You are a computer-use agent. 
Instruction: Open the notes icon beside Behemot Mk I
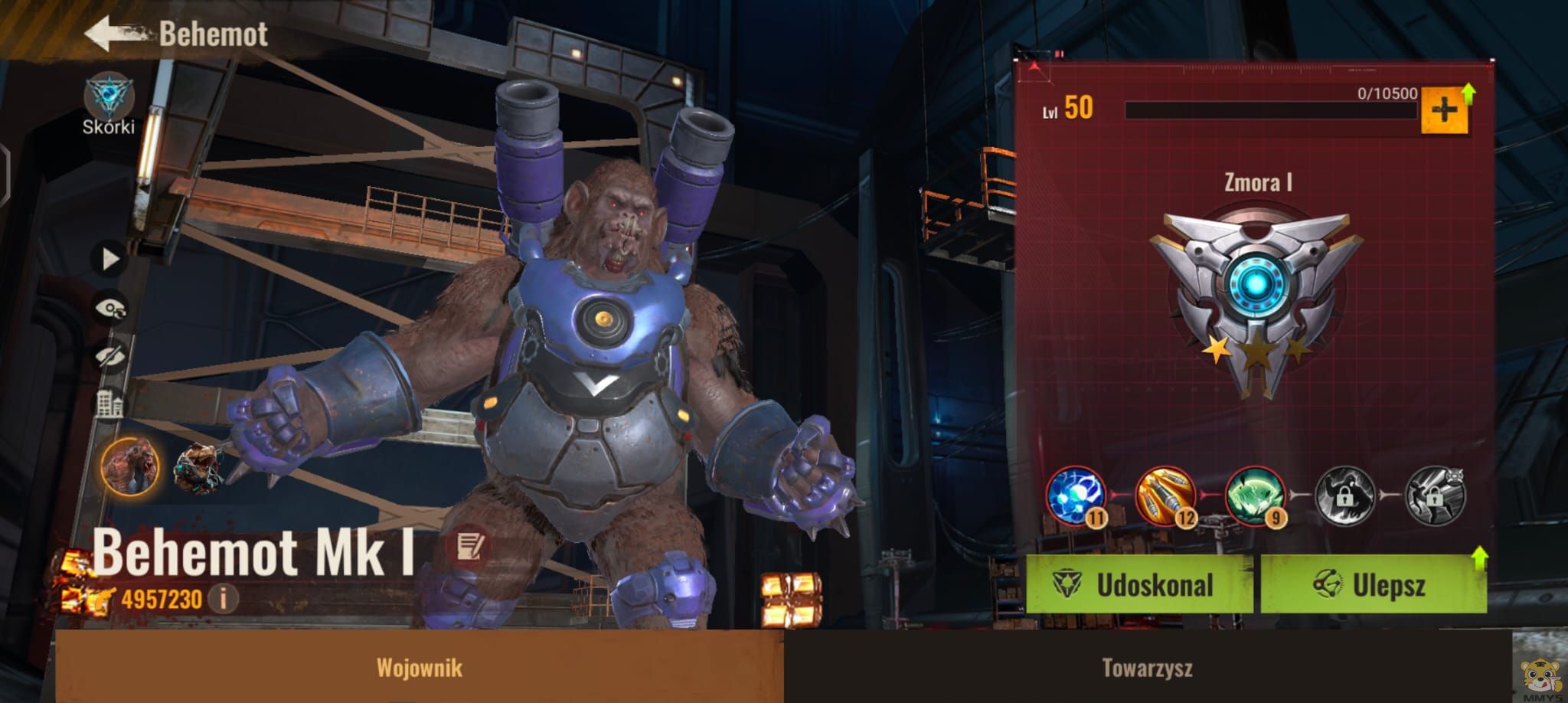click(x=468, y=546)
